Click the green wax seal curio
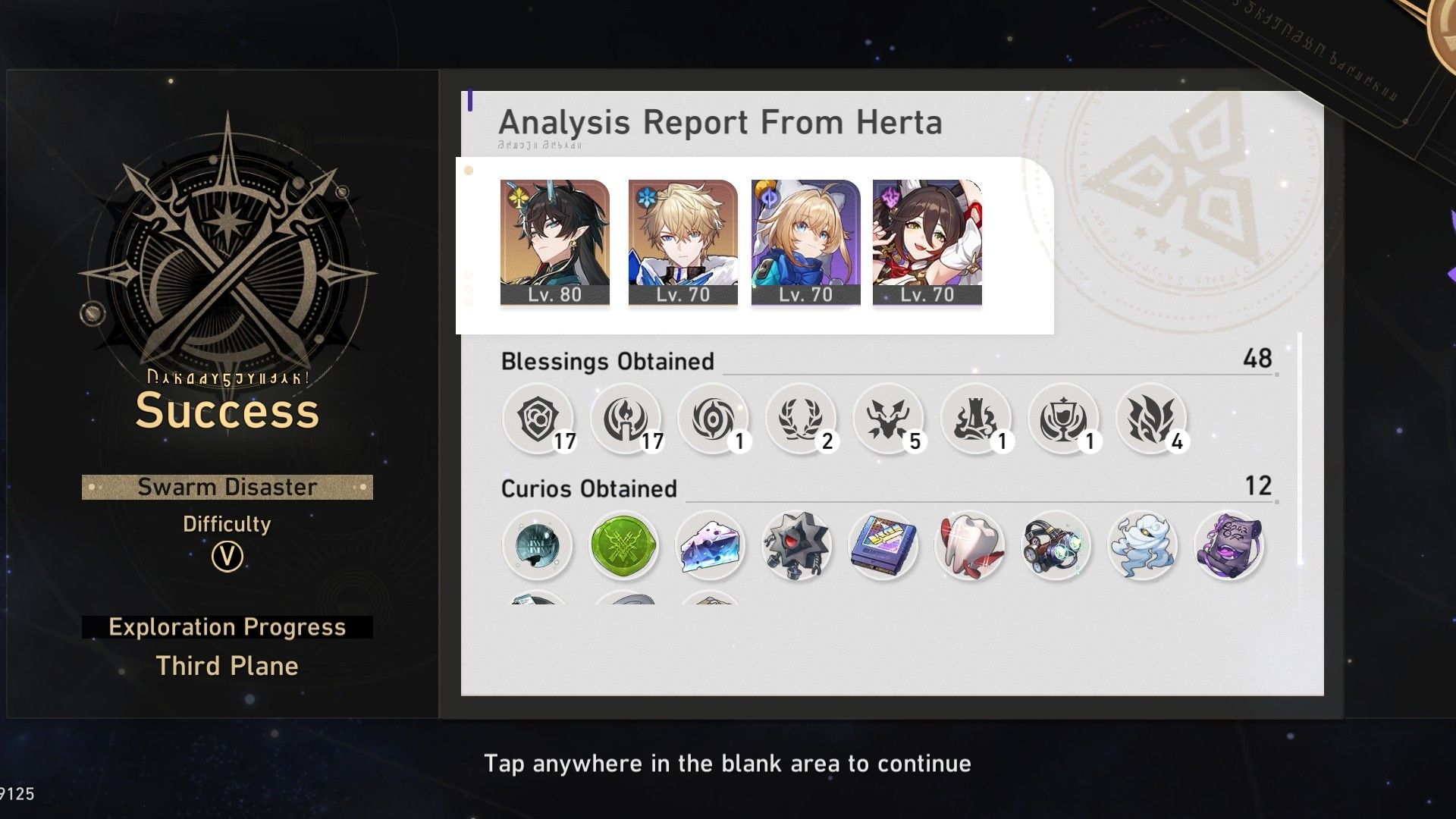 (624, 546)
